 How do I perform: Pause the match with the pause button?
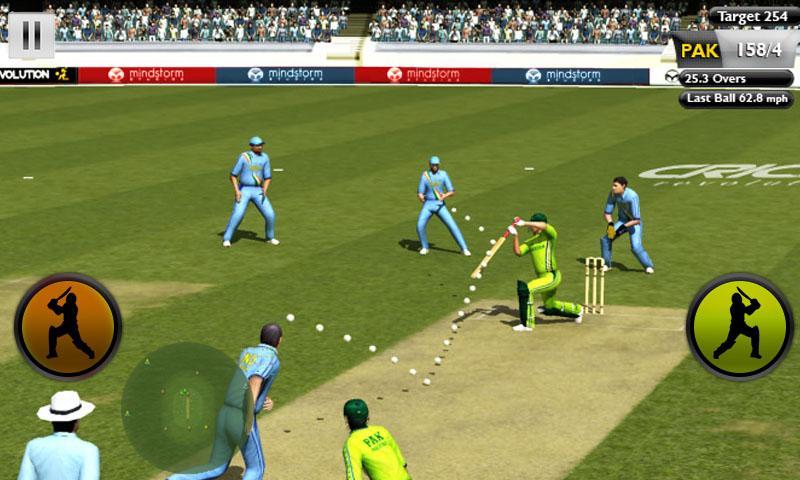coord(31,36)
